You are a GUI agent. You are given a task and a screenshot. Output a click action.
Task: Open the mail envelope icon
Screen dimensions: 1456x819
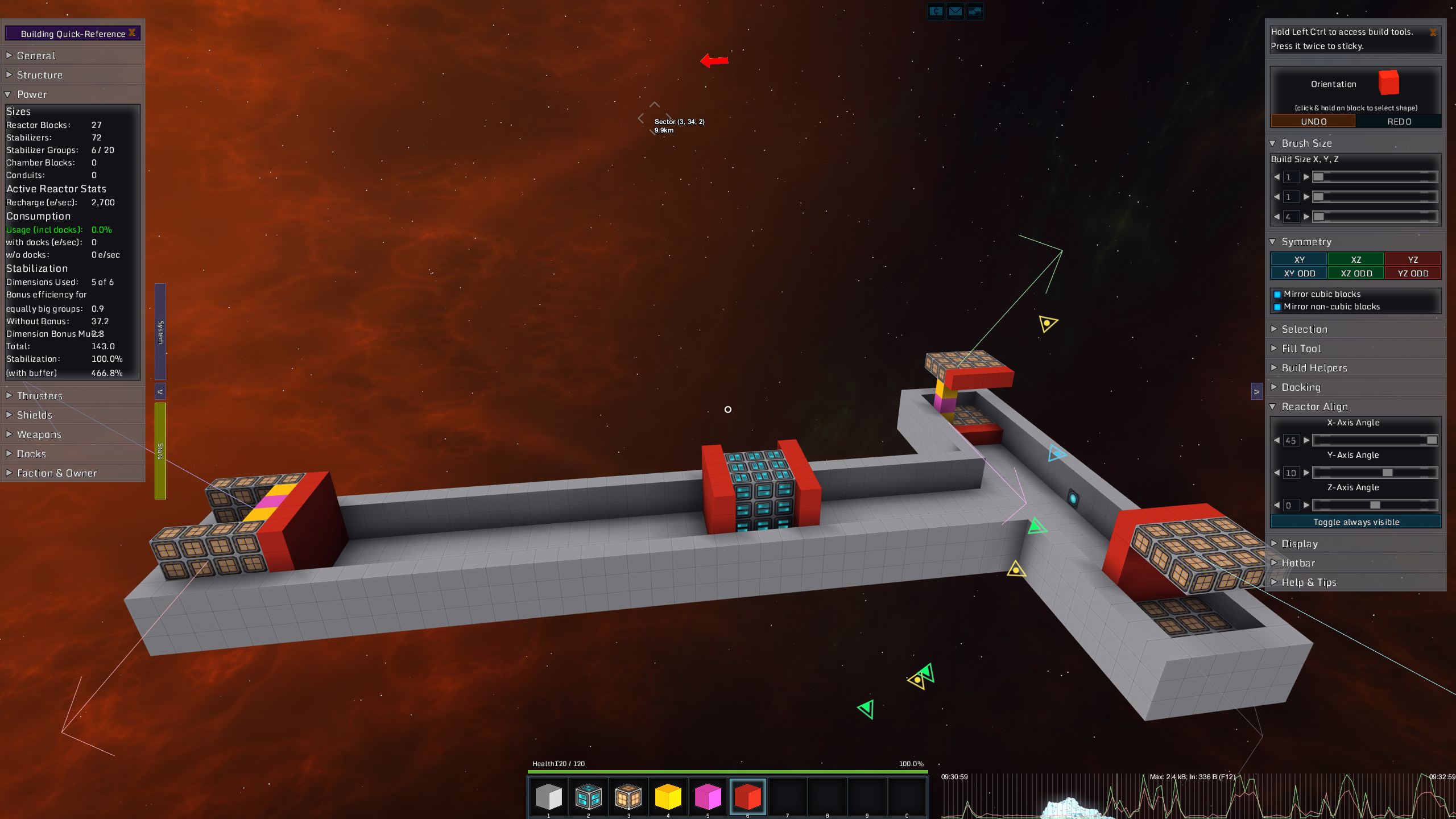coord(955,11)
